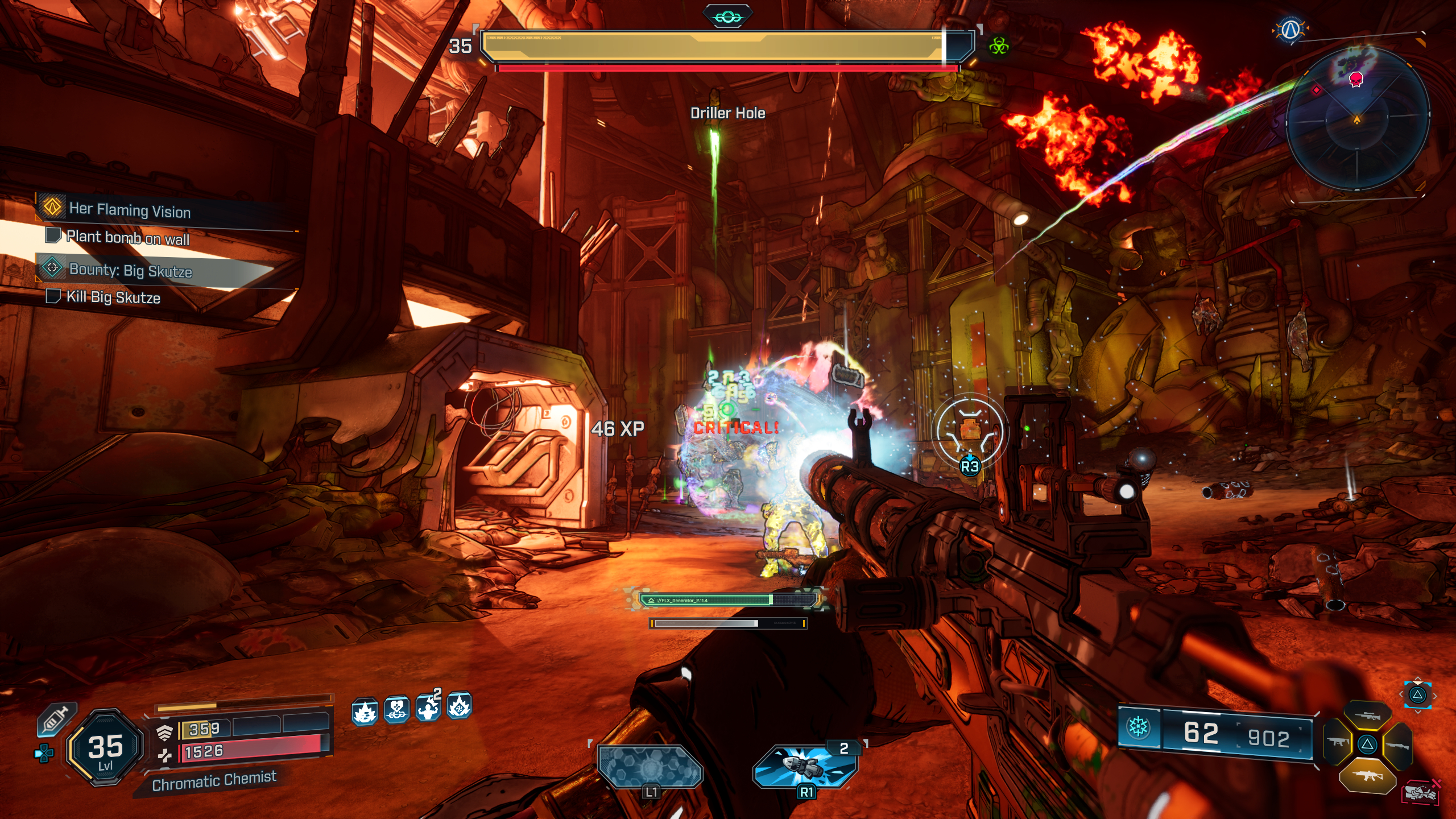
Task: Click the red skull marker on minimap
Action: 1356,79
